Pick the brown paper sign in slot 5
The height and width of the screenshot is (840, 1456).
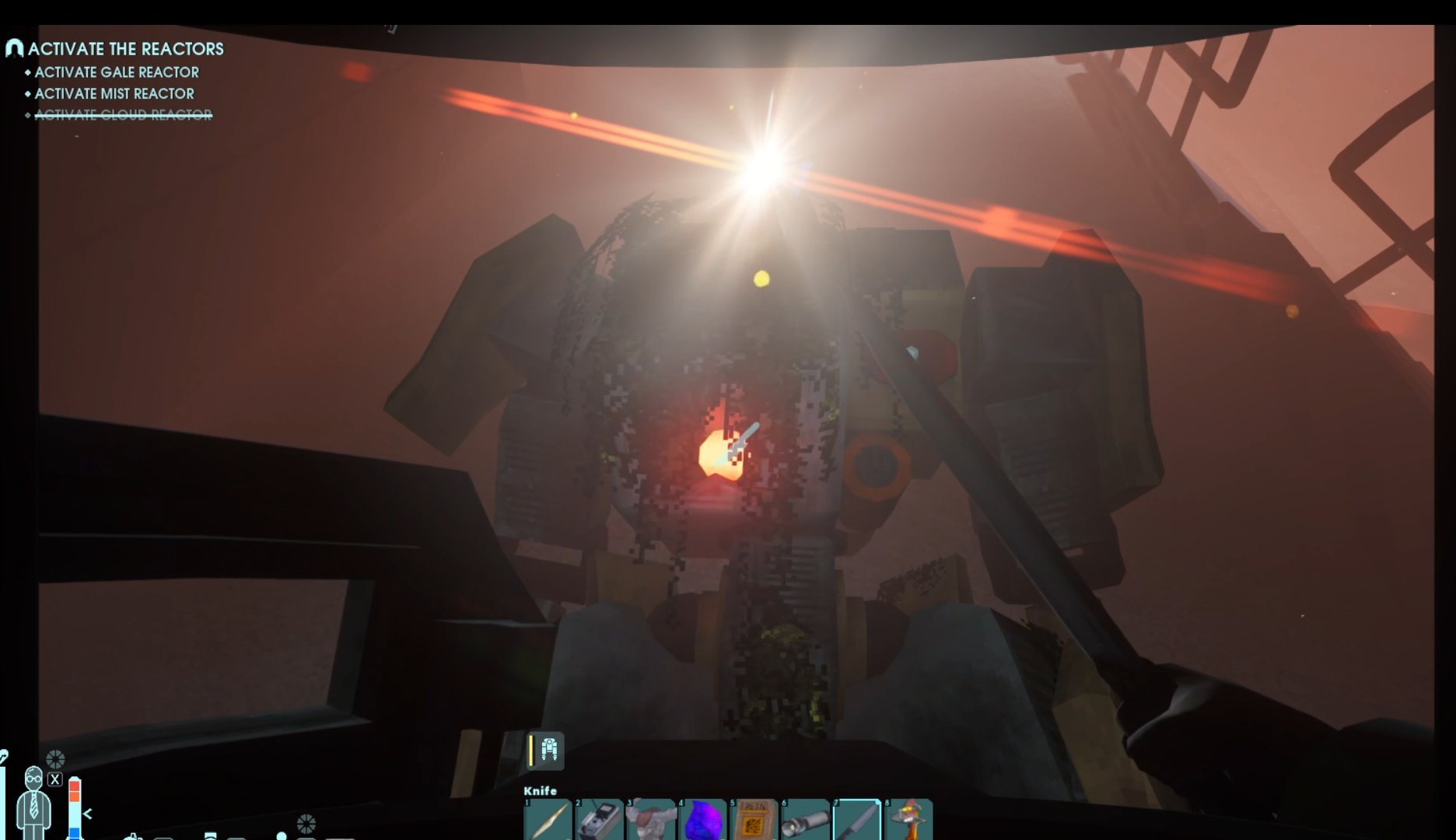[x=754, y=821]
